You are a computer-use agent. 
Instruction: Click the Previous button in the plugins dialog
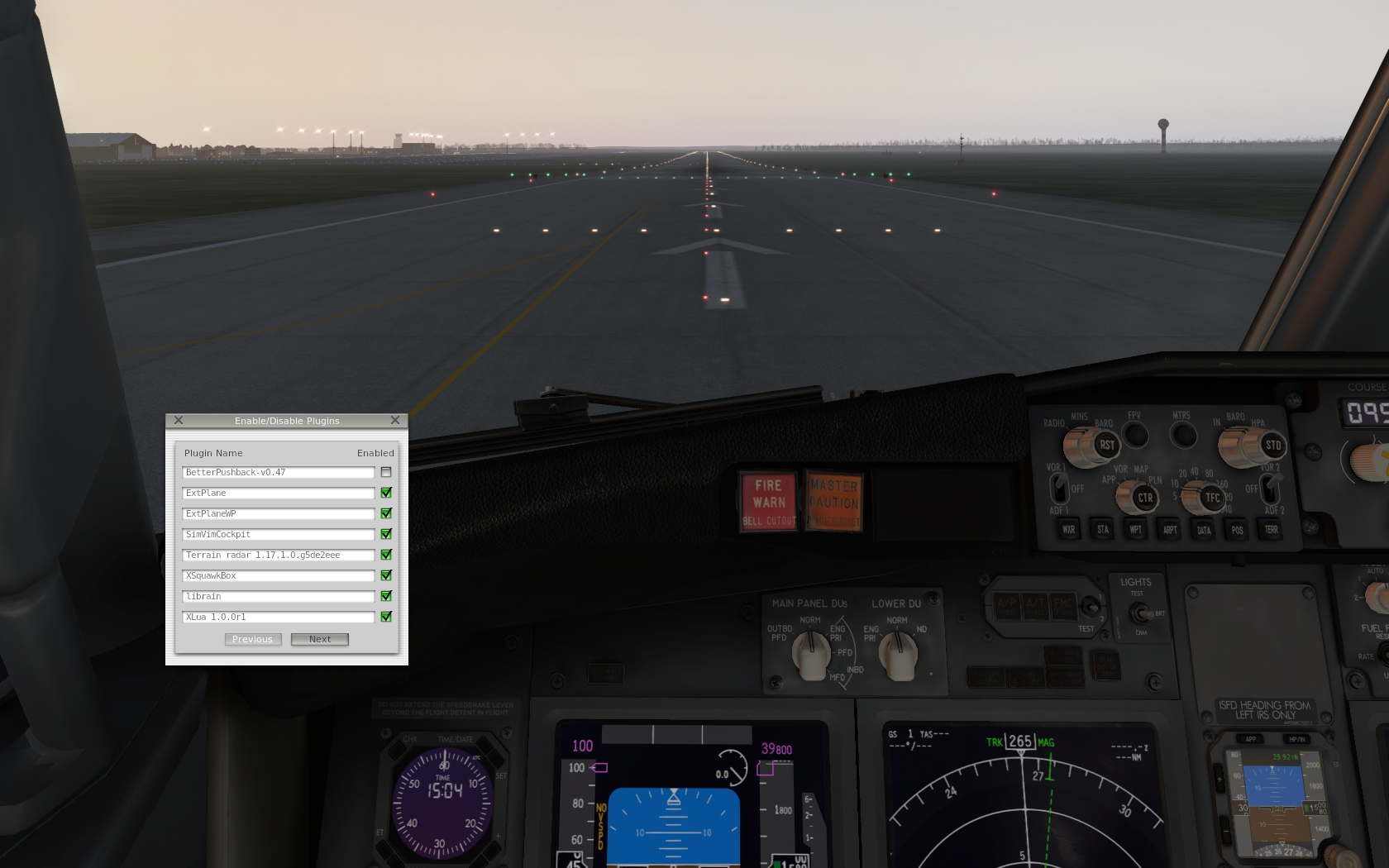pos(252,638)
